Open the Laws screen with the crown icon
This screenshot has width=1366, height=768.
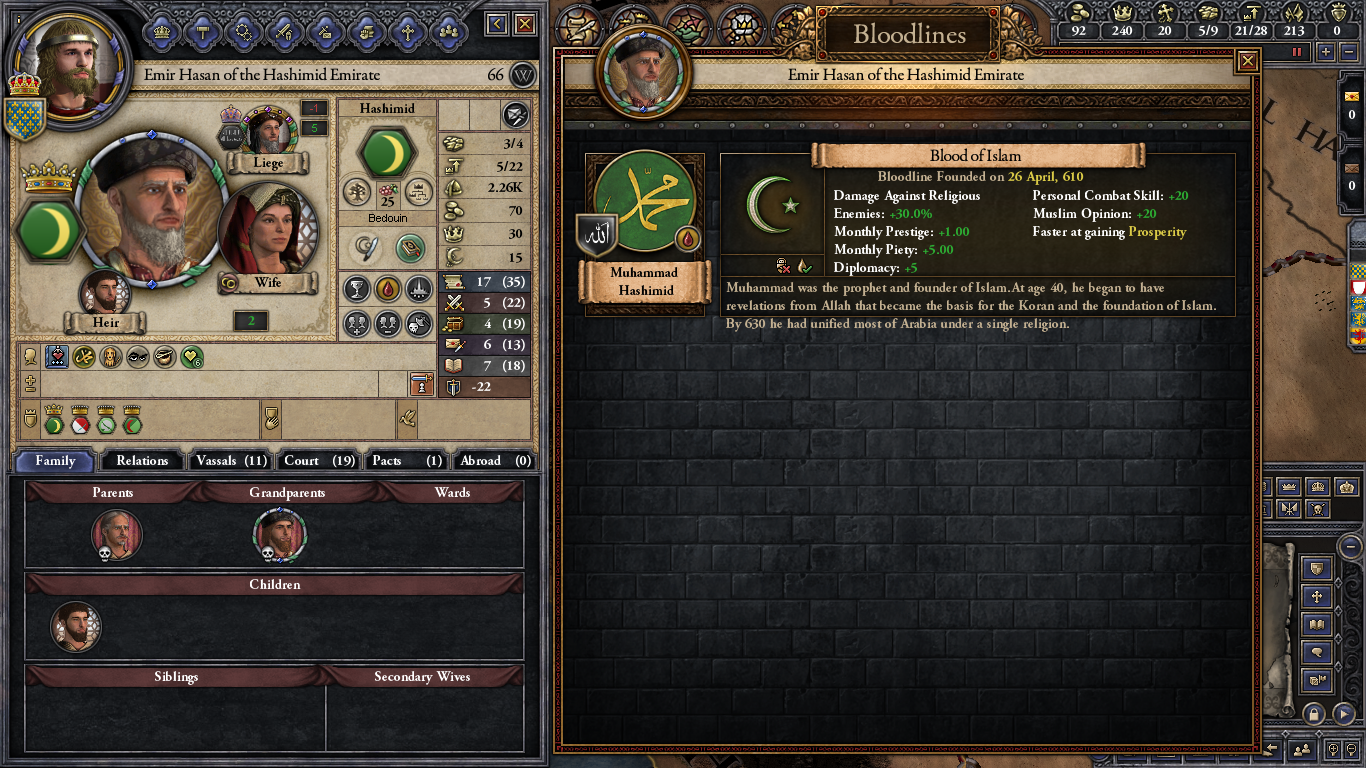[160, 30]
